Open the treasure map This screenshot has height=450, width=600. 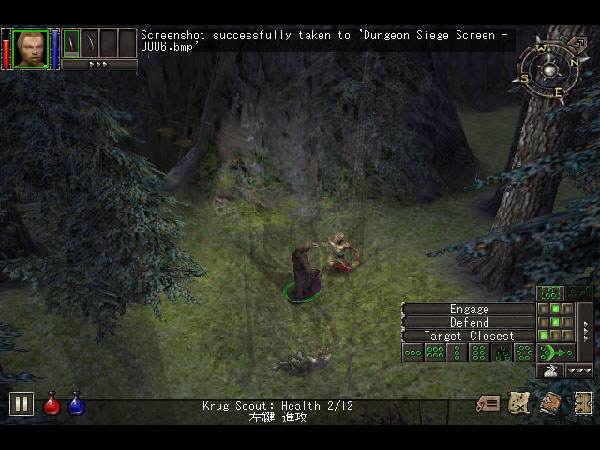519,404
